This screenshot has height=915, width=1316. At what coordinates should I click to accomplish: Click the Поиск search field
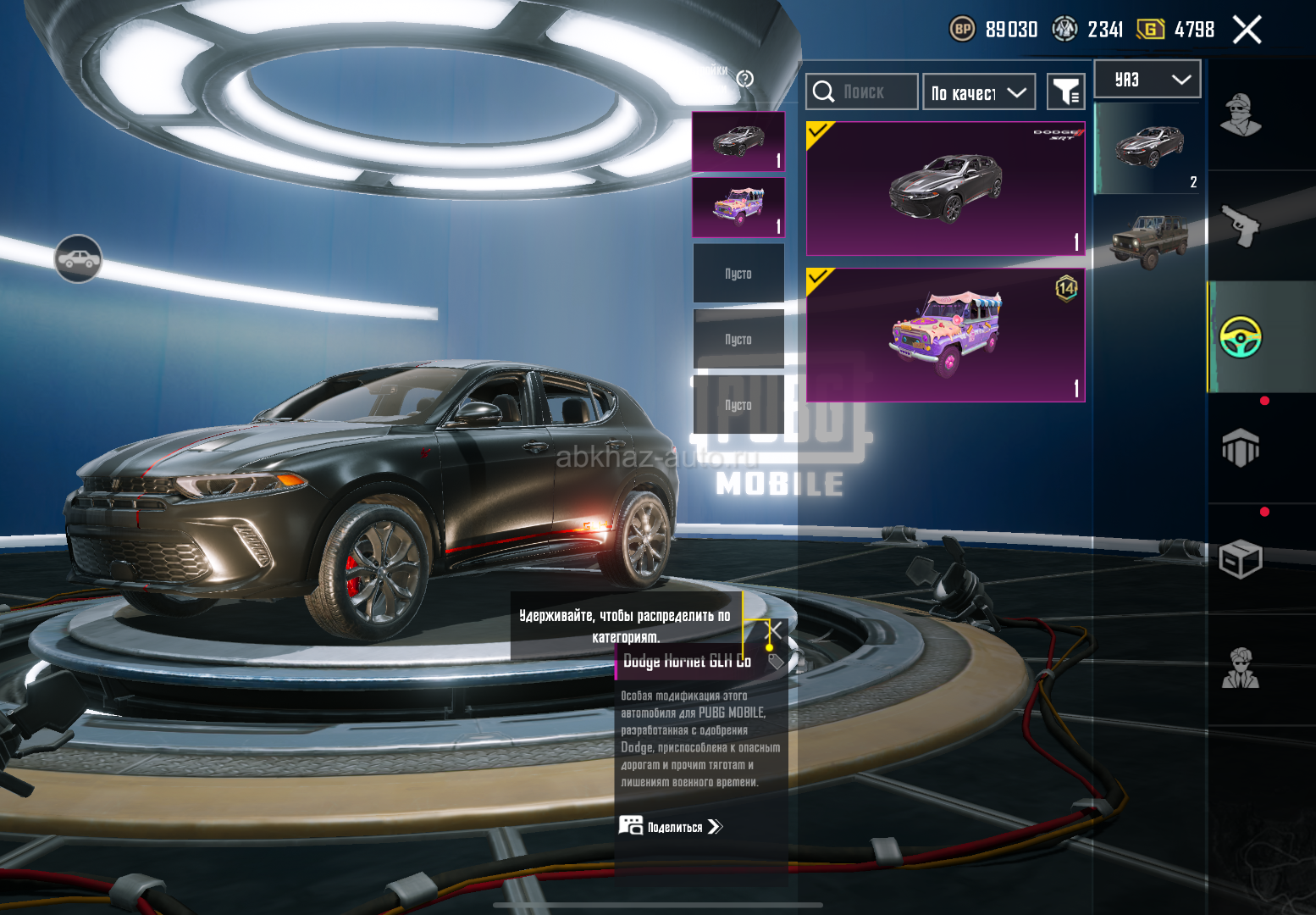click(862, 91)
